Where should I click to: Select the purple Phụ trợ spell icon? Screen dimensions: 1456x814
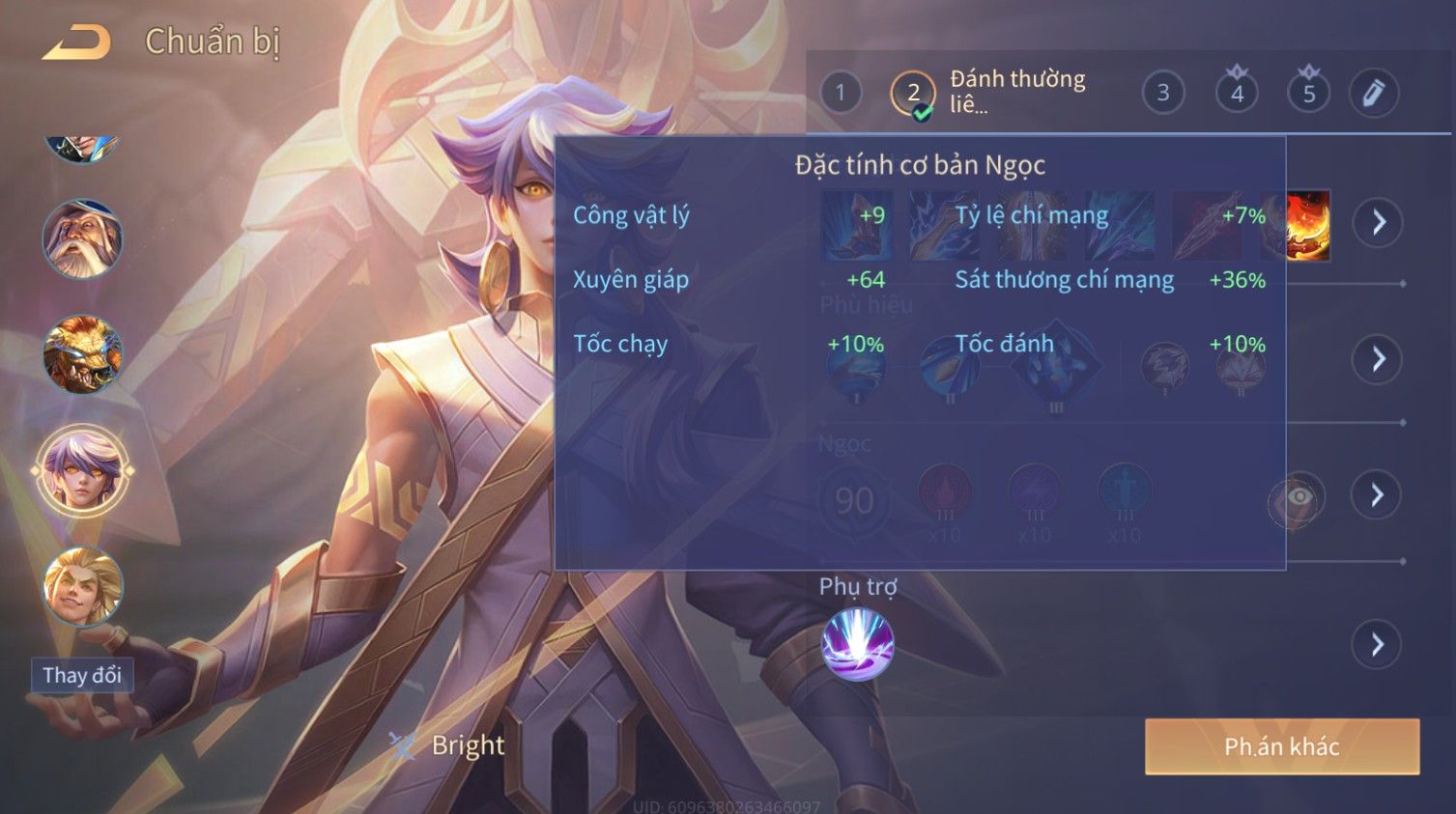tap(857, 644)
